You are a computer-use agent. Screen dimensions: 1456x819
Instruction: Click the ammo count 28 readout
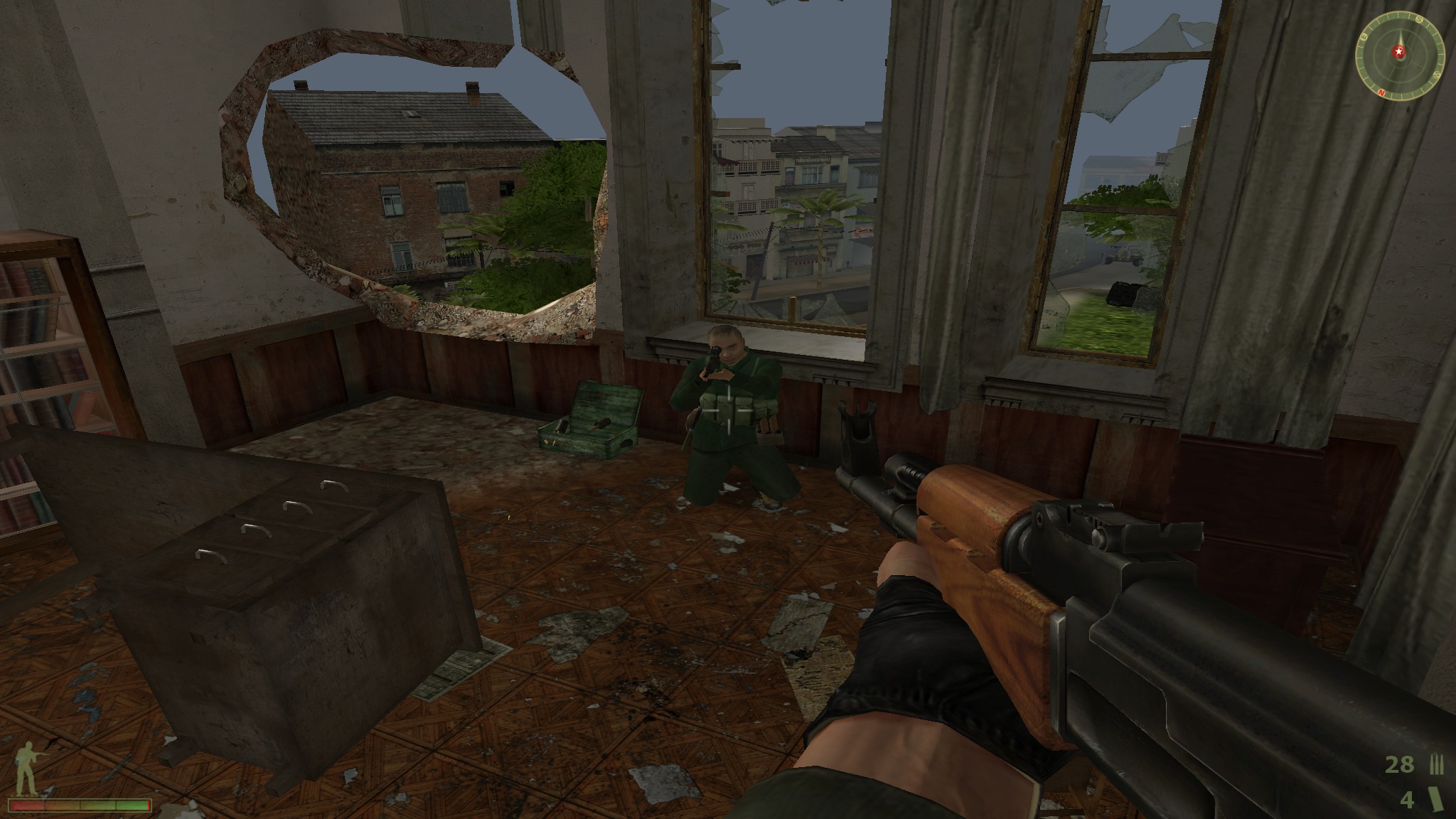click(1400, 765)
